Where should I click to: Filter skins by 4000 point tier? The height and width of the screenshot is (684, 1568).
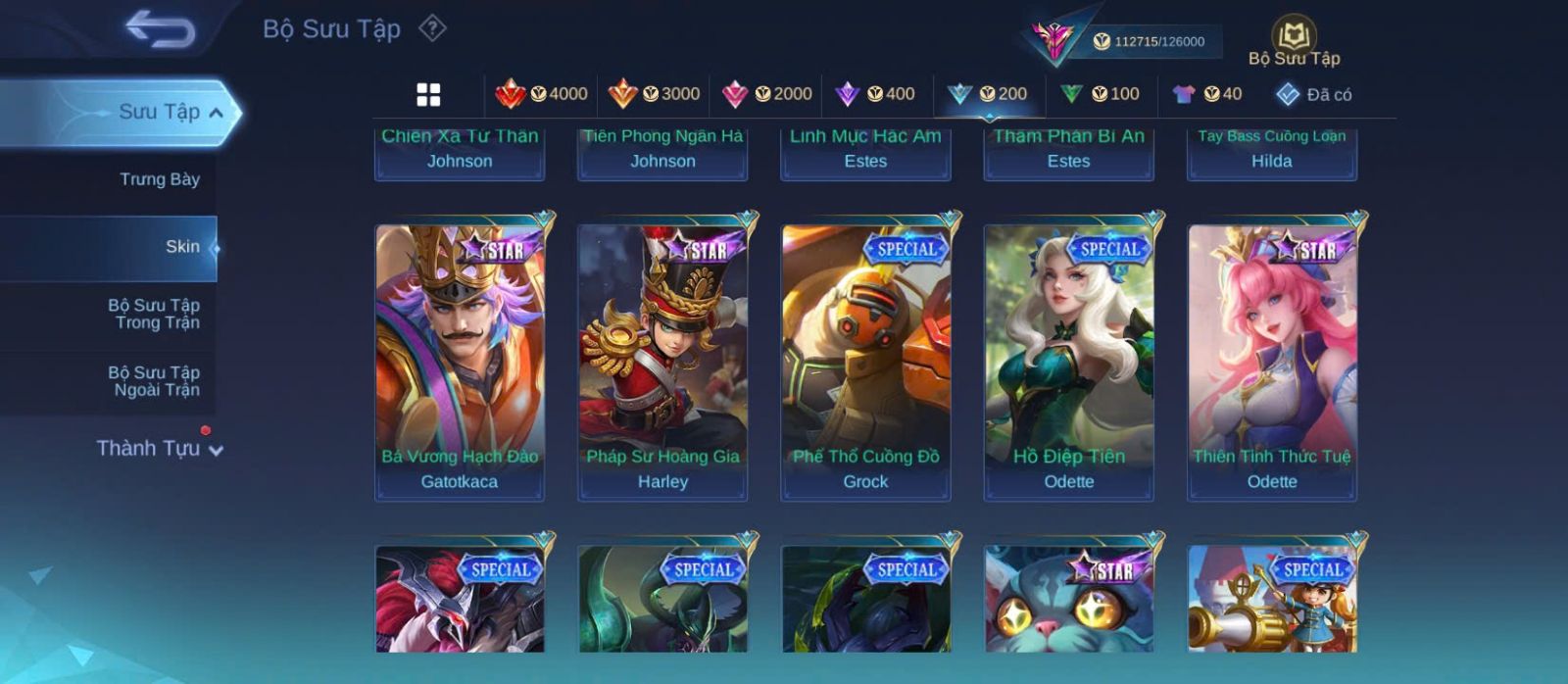(x=541, y=94)
